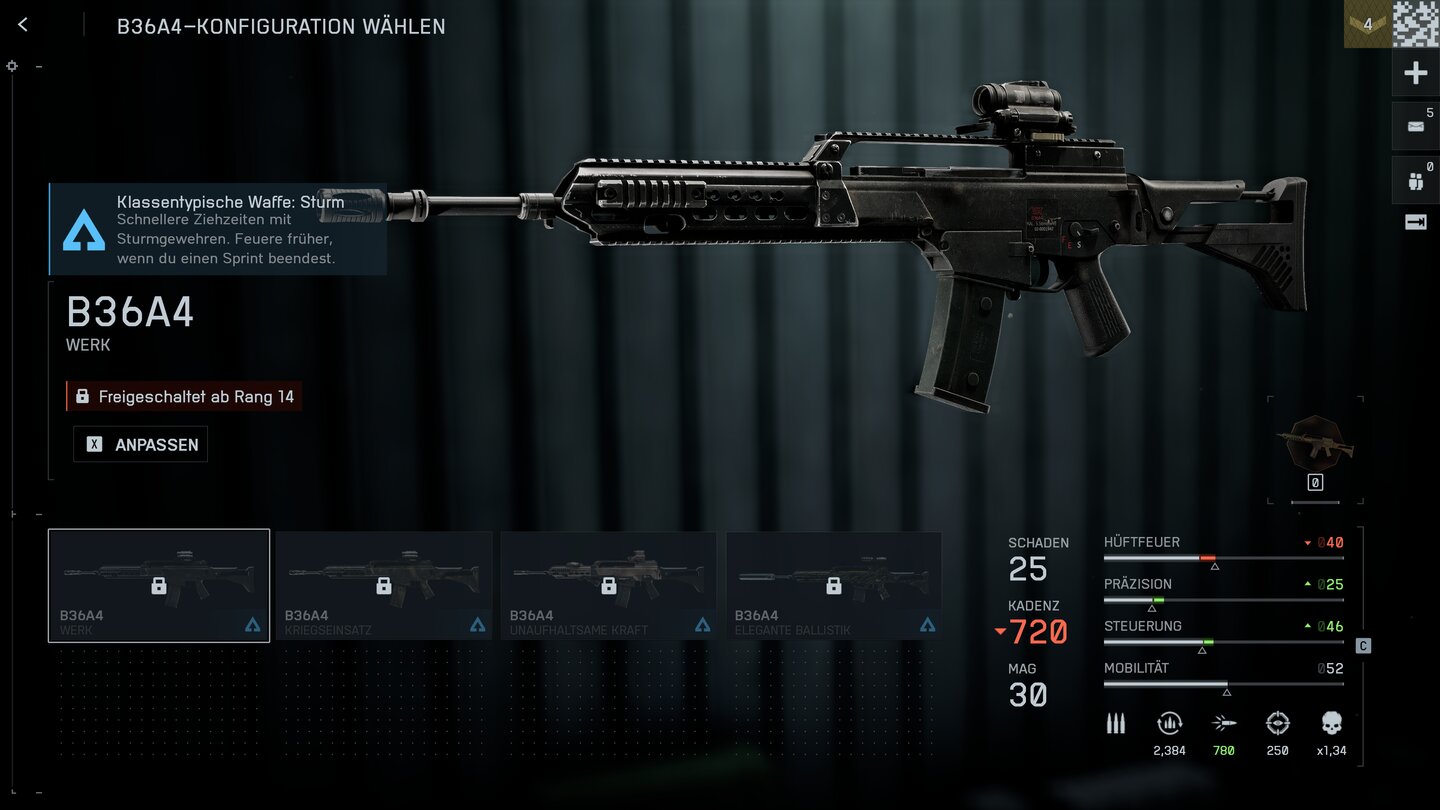This screenshot has width=1440, height=810.
Task: Open the player rank badge
Action: [x=1367, y=24]
